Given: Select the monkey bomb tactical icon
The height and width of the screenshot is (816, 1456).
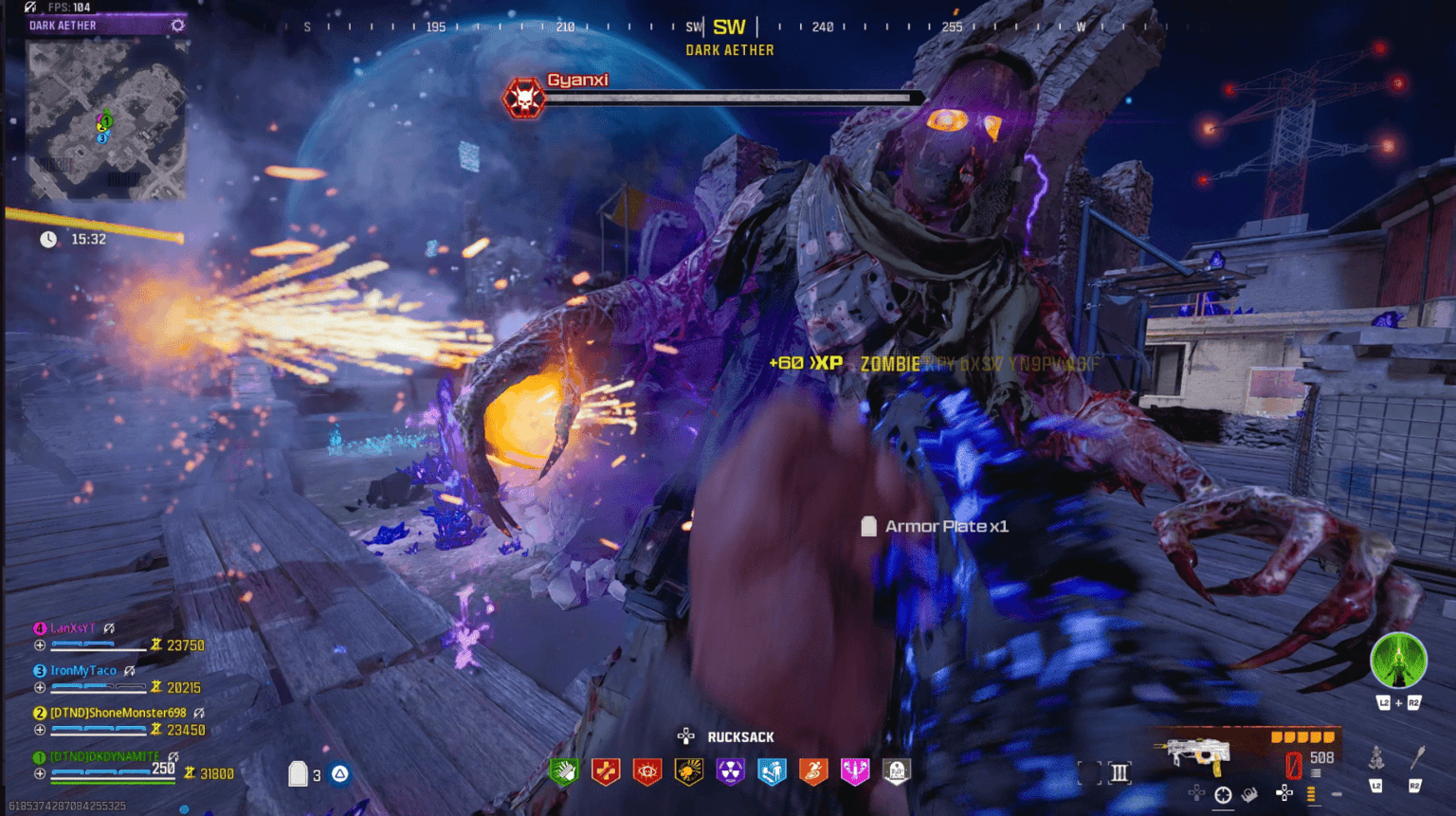Looking at the screenshot, I should point(1376,758).
